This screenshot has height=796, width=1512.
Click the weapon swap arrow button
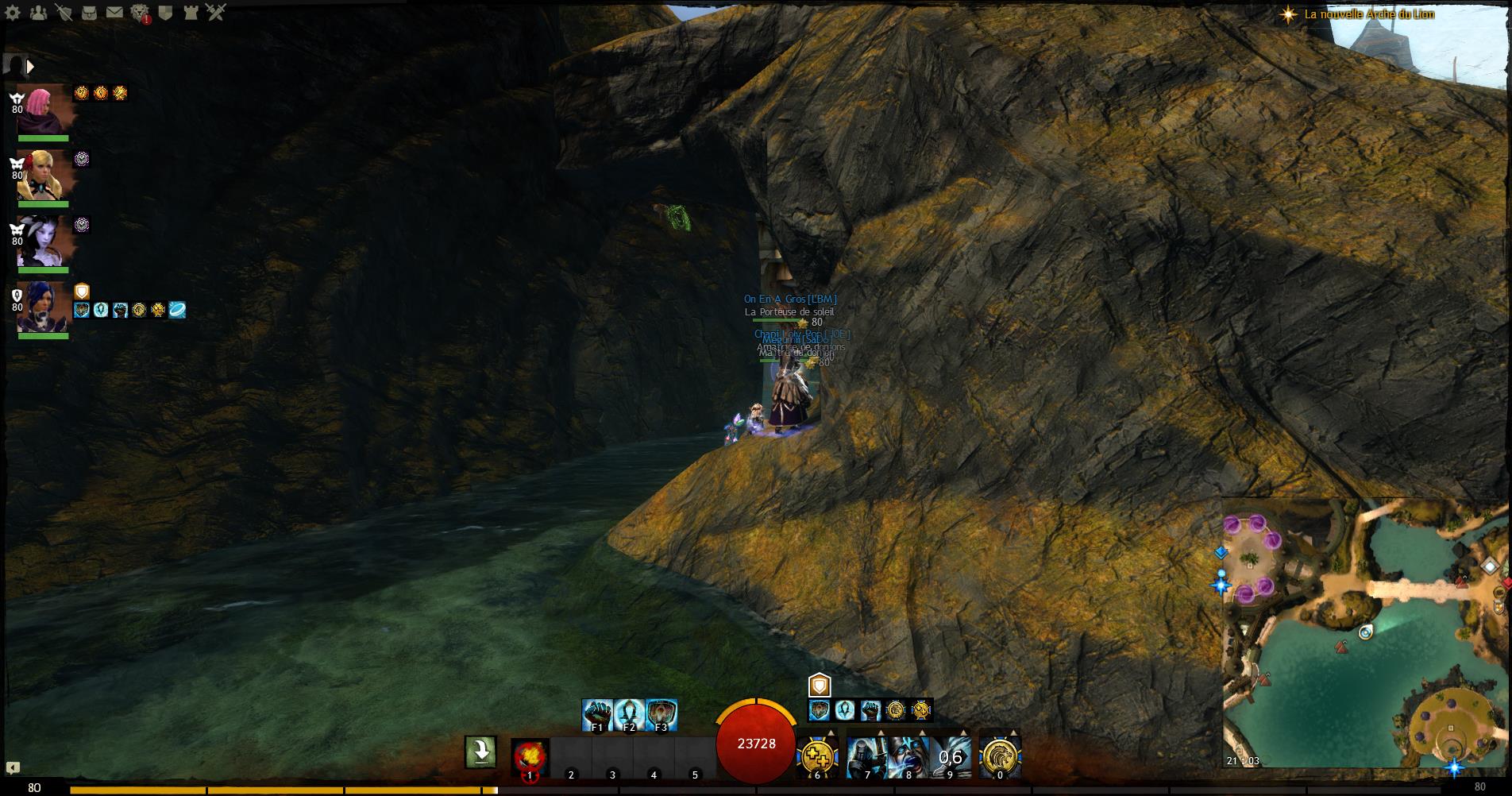tap(480, 752)
